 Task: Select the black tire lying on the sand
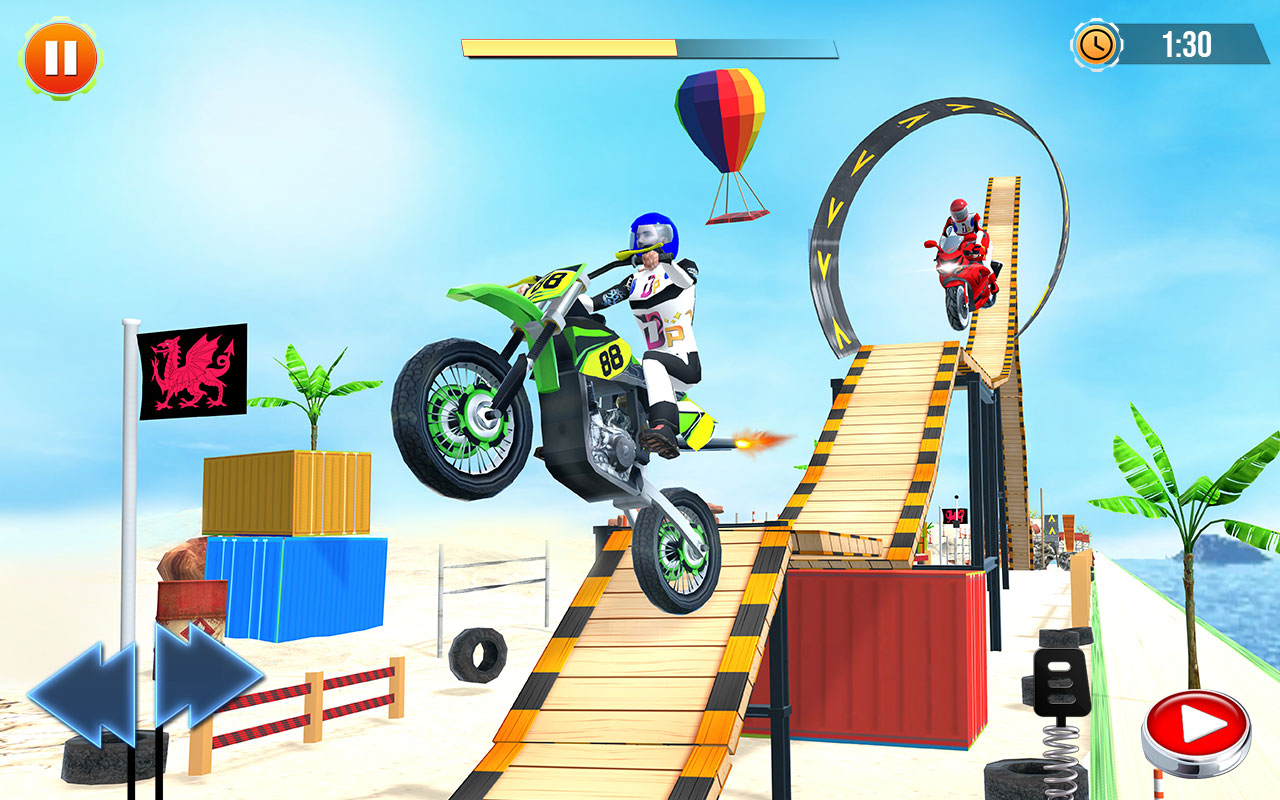pyautogui.click(x=480, y=655)
